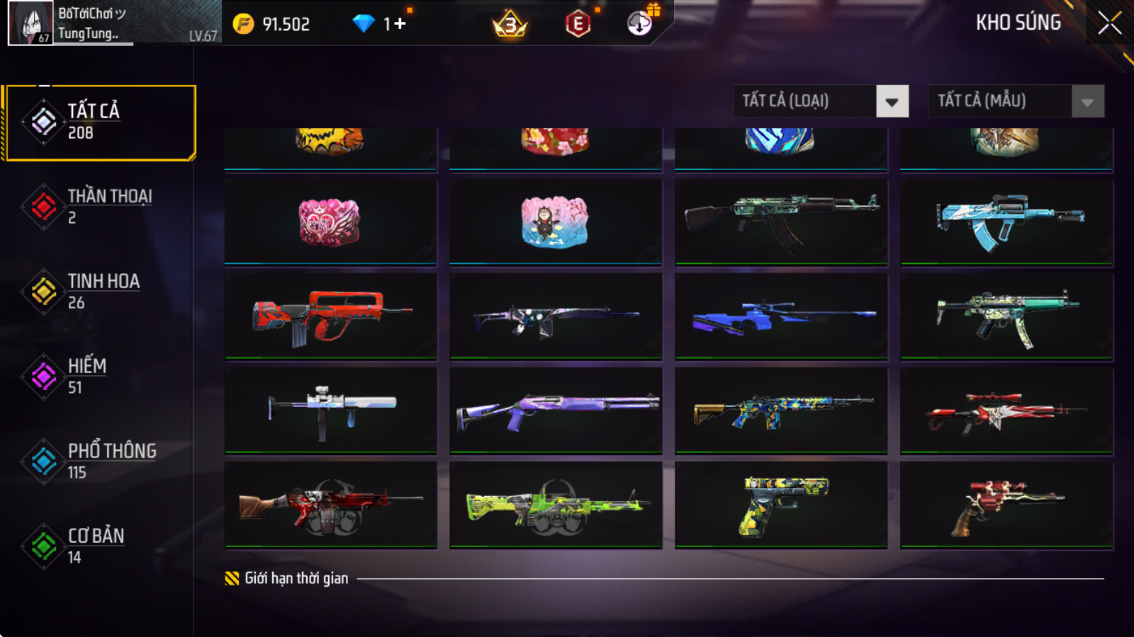Add diamonds using the plus button
The image size is (1134, 637).
point(400,24)
